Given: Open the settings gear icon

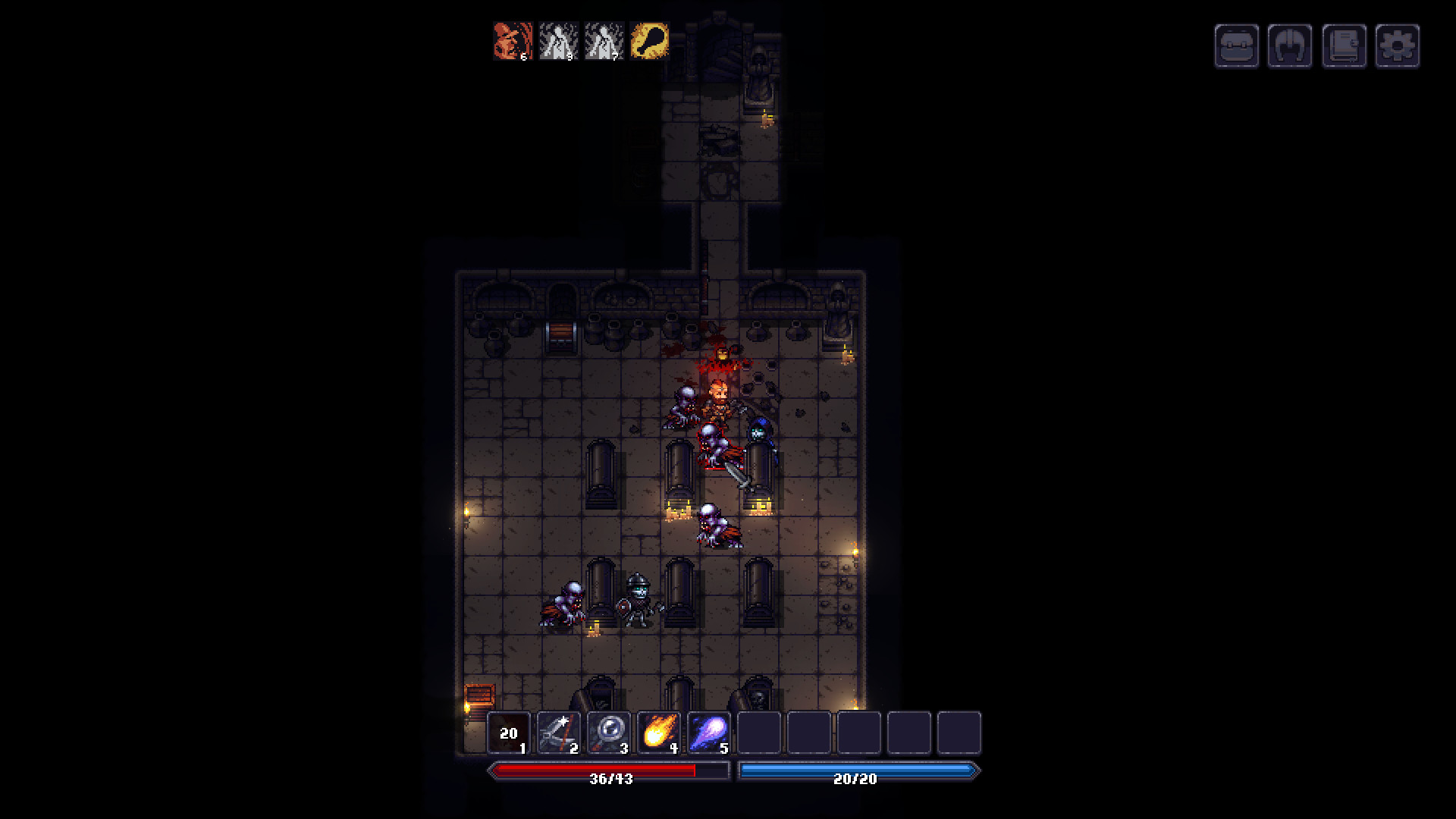Looking at the screenshot, I should [1399, 45].
